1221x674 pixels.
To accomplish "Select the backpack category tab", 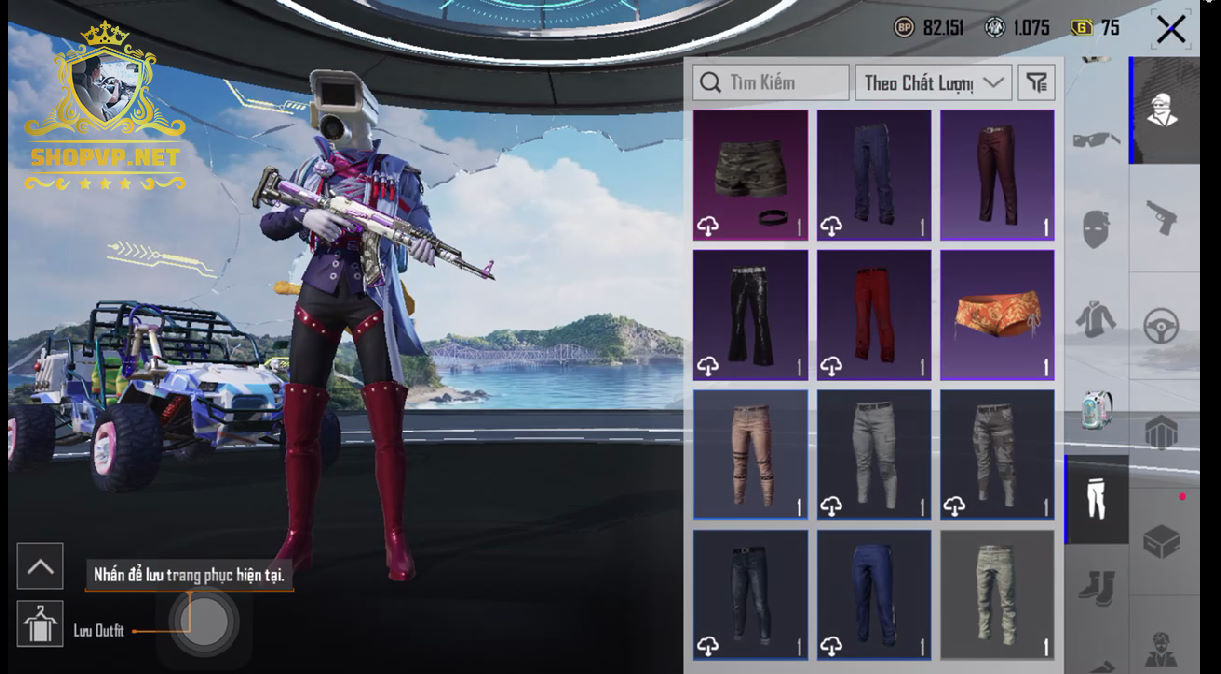I will pos(1096,409).
